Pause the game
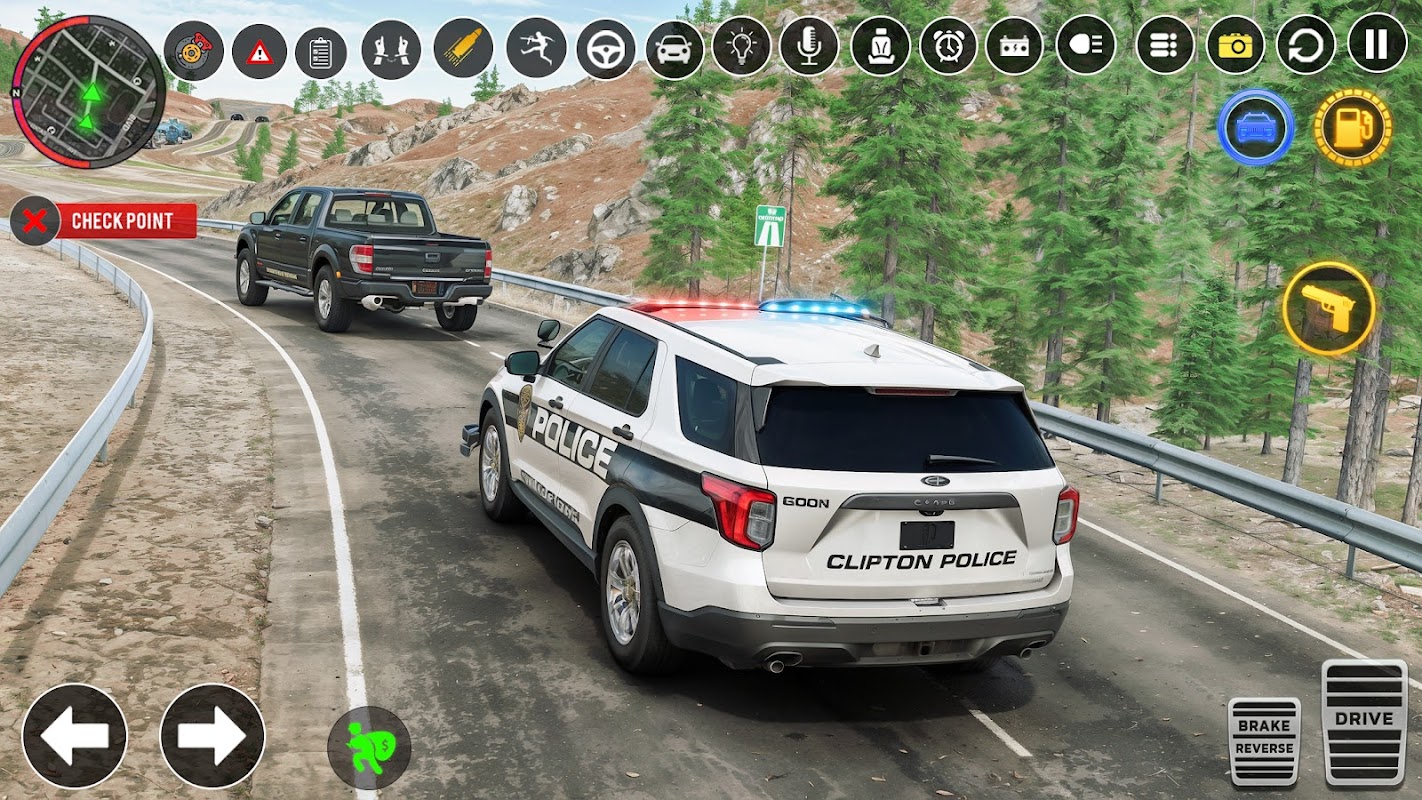 (x=1377, y=43)
